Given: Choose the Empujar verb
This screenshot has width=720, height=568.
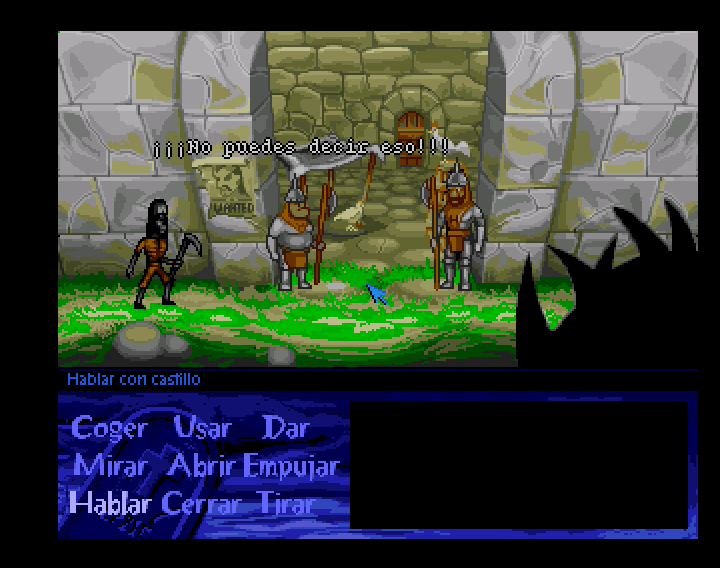Looking at the screenshot, I should click(291, 467).
